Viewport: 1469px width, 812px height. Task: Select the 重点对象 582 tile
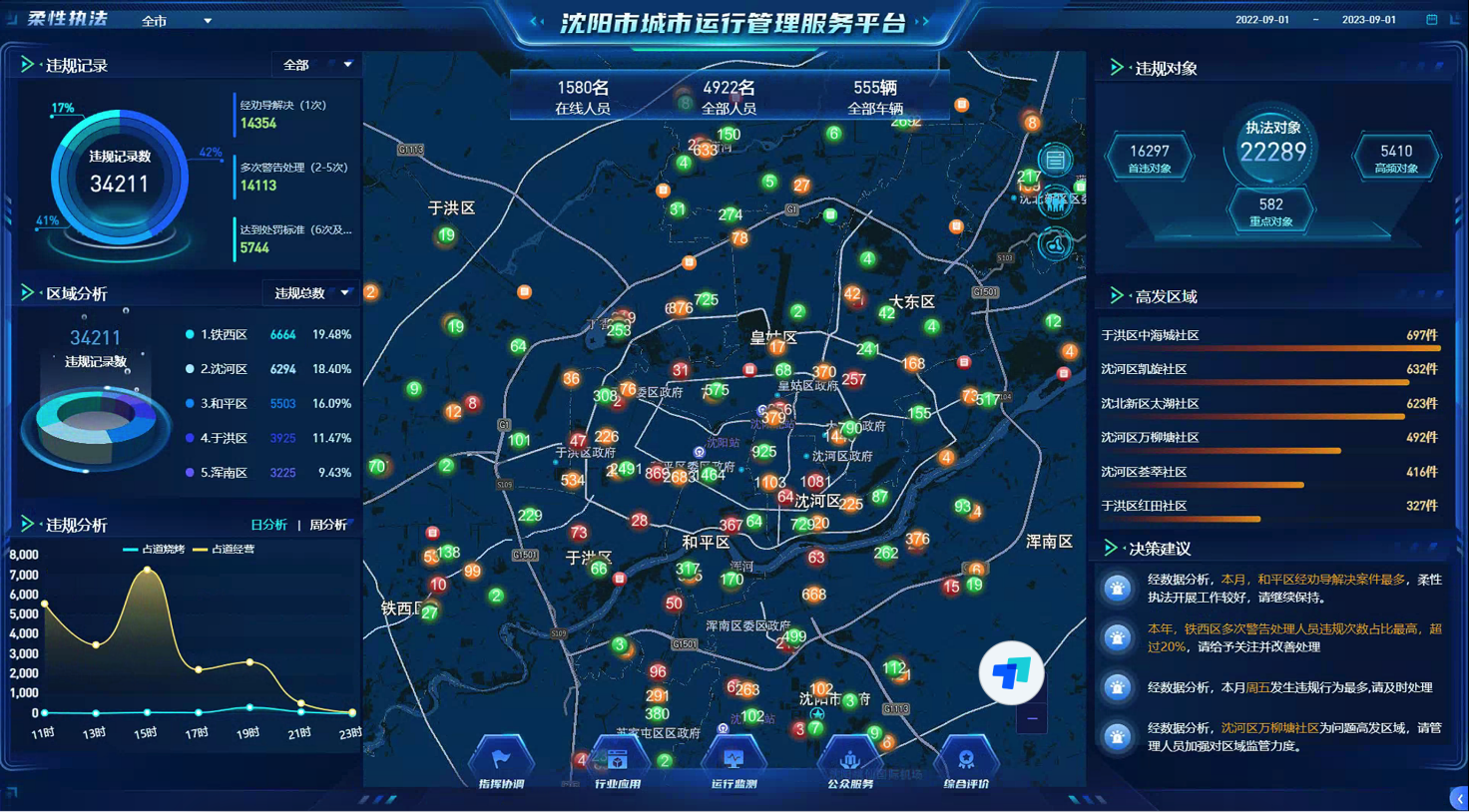pyautogui.click(x=1270, y=210)
